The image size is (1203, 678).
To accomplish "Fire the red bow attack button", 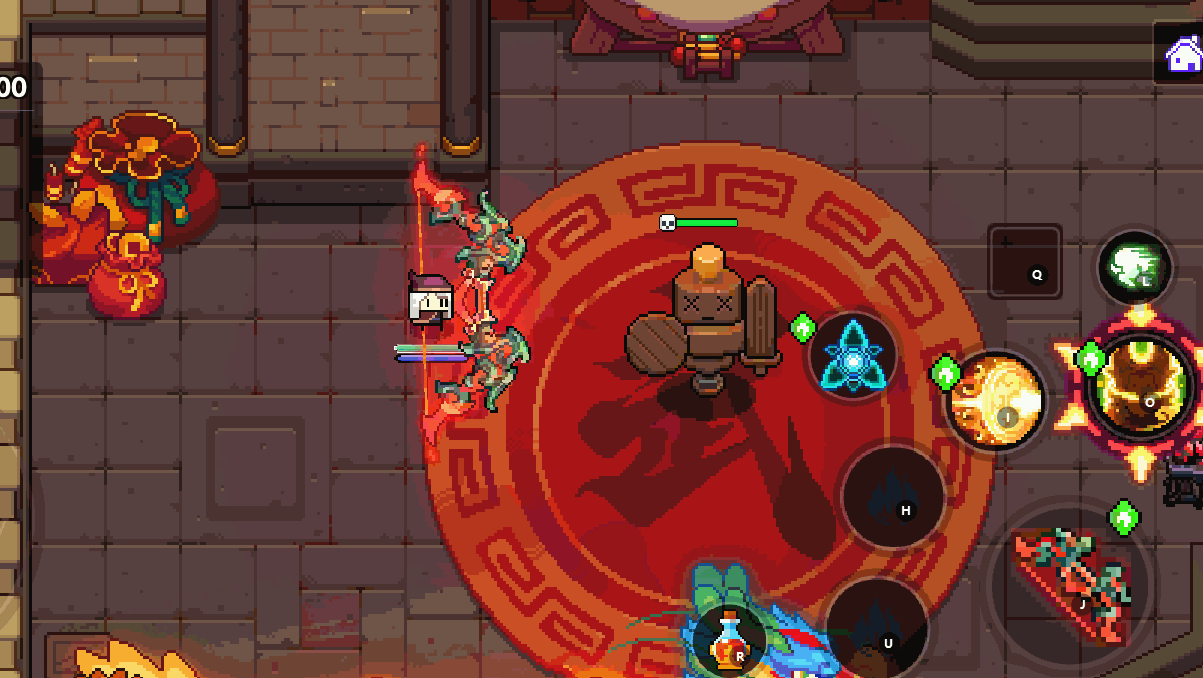I will (1073, 583).
